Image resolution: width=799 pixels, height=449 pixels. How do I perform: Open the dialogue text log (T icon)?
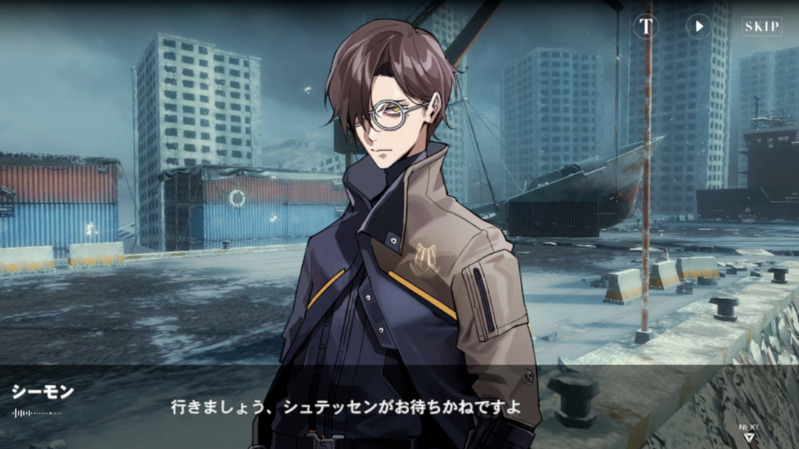tap(646, 26)
